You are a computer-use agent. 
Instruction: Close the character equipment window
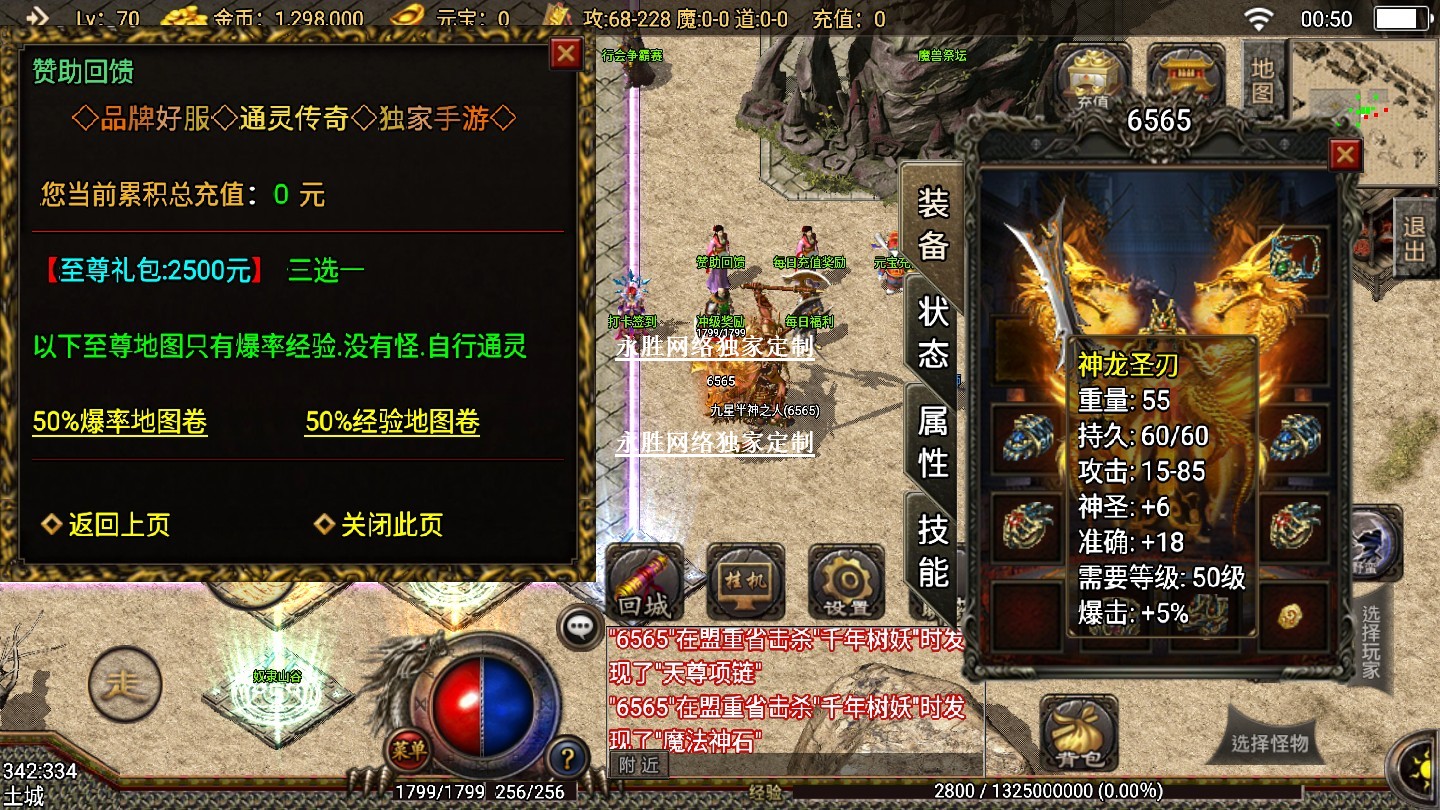pos(1345,155)
